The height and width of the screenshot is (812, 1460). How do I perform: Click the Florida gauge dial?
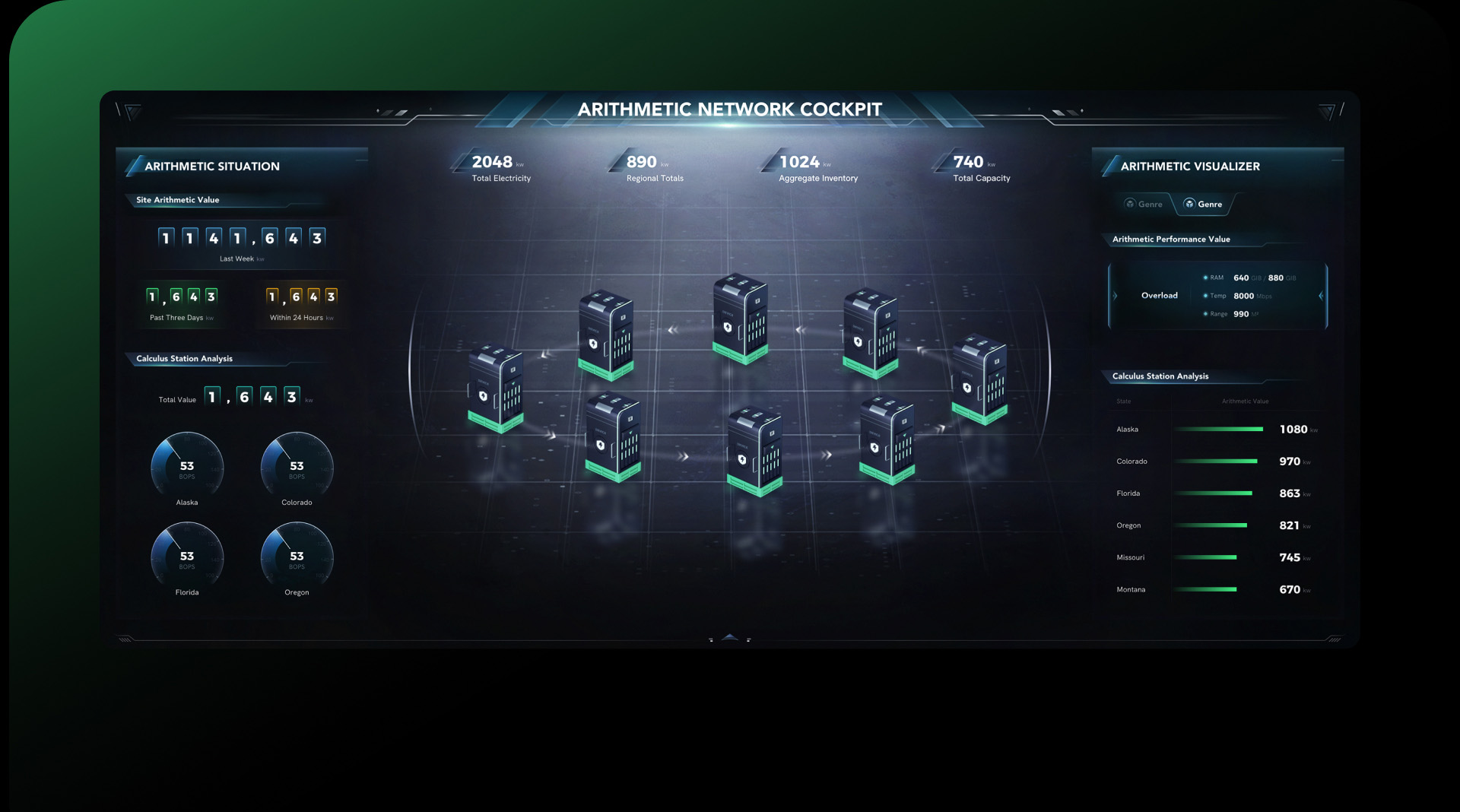point(187,555)
